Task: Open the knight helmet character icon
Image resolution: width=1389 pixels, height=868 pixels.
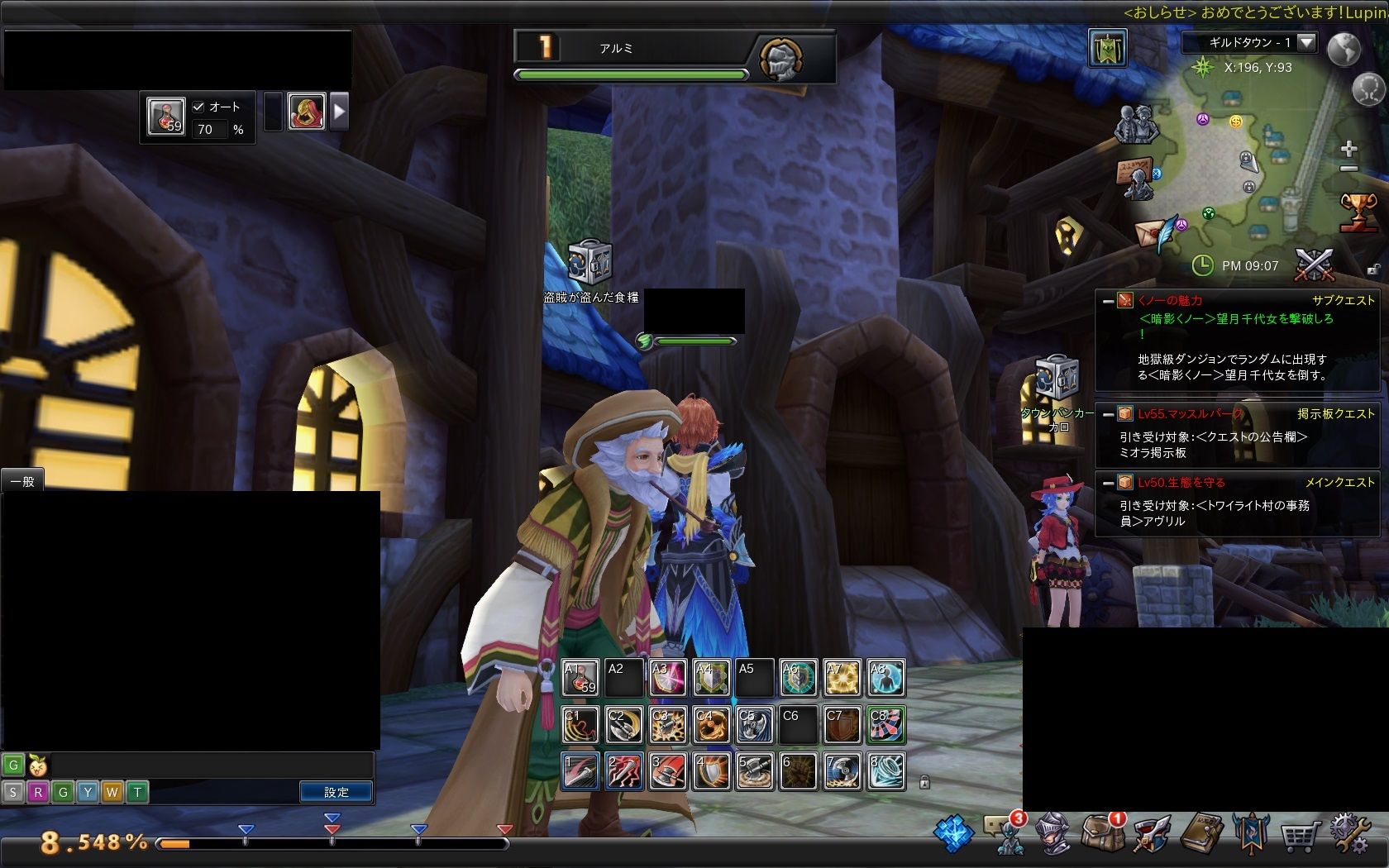Action: pyautogui.click(x=1052, y=833)
